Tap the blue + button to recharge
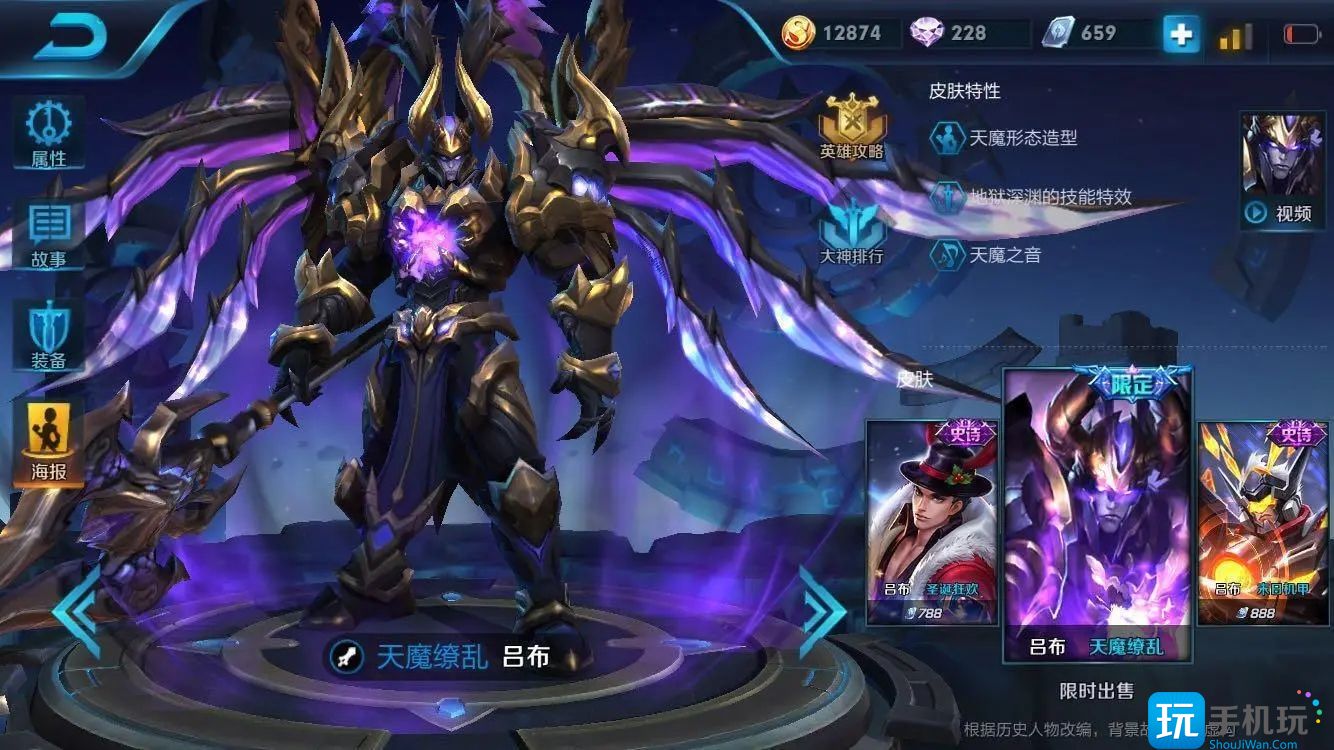 pos(1180,33)
